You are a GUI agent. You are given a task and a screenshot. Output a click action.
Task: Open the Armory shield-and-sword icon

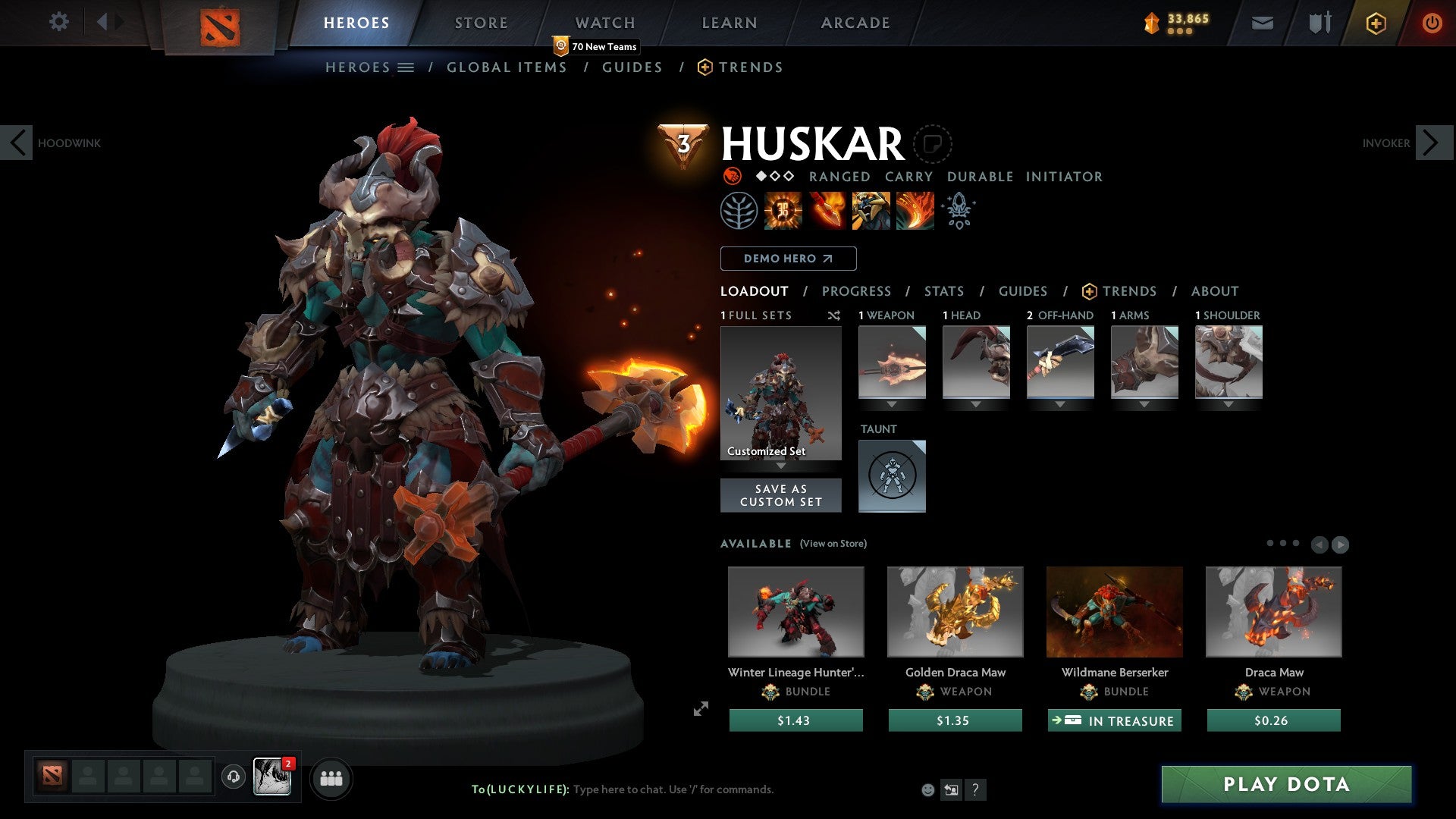click(x=1319, y=23)
